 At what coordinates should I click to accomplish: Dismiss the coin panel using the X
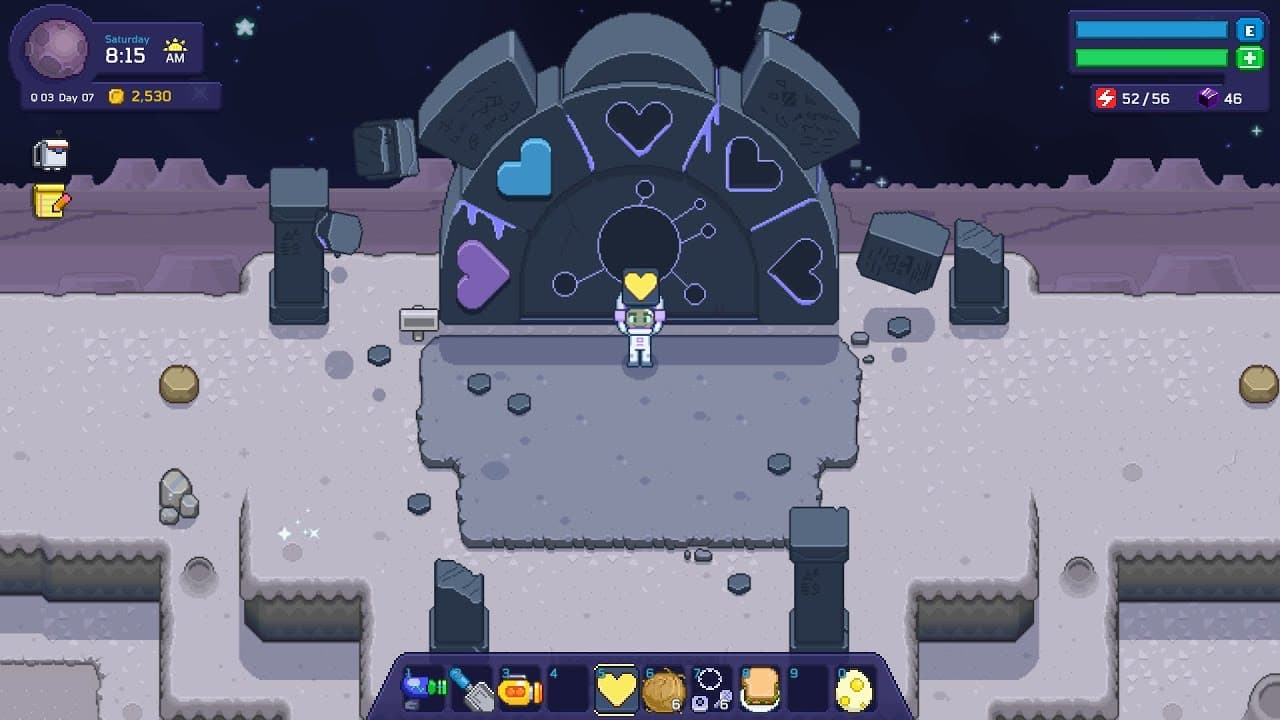coord(198,94)
